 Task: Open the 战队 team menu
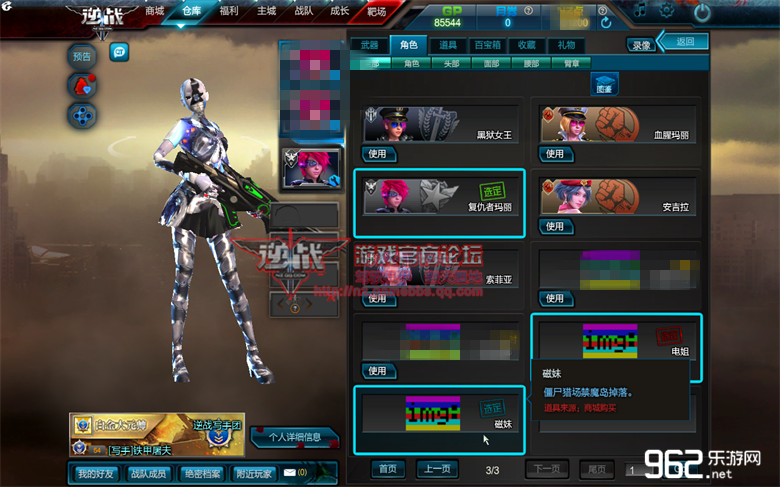tap(303, 12)
